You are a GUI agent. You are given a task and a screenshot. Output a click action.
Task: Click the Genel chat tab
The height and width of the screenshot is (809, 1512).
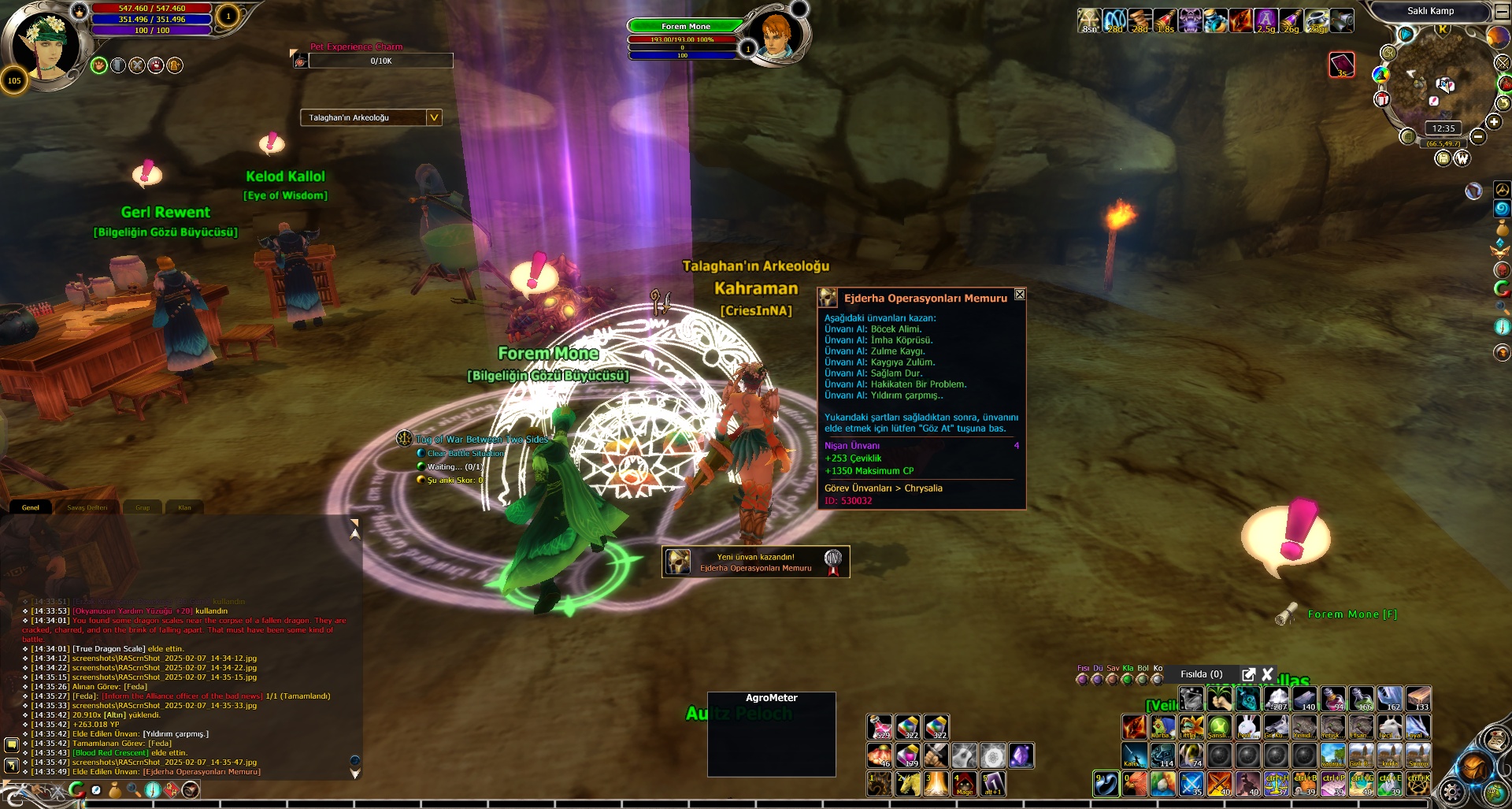click(31, 507)
